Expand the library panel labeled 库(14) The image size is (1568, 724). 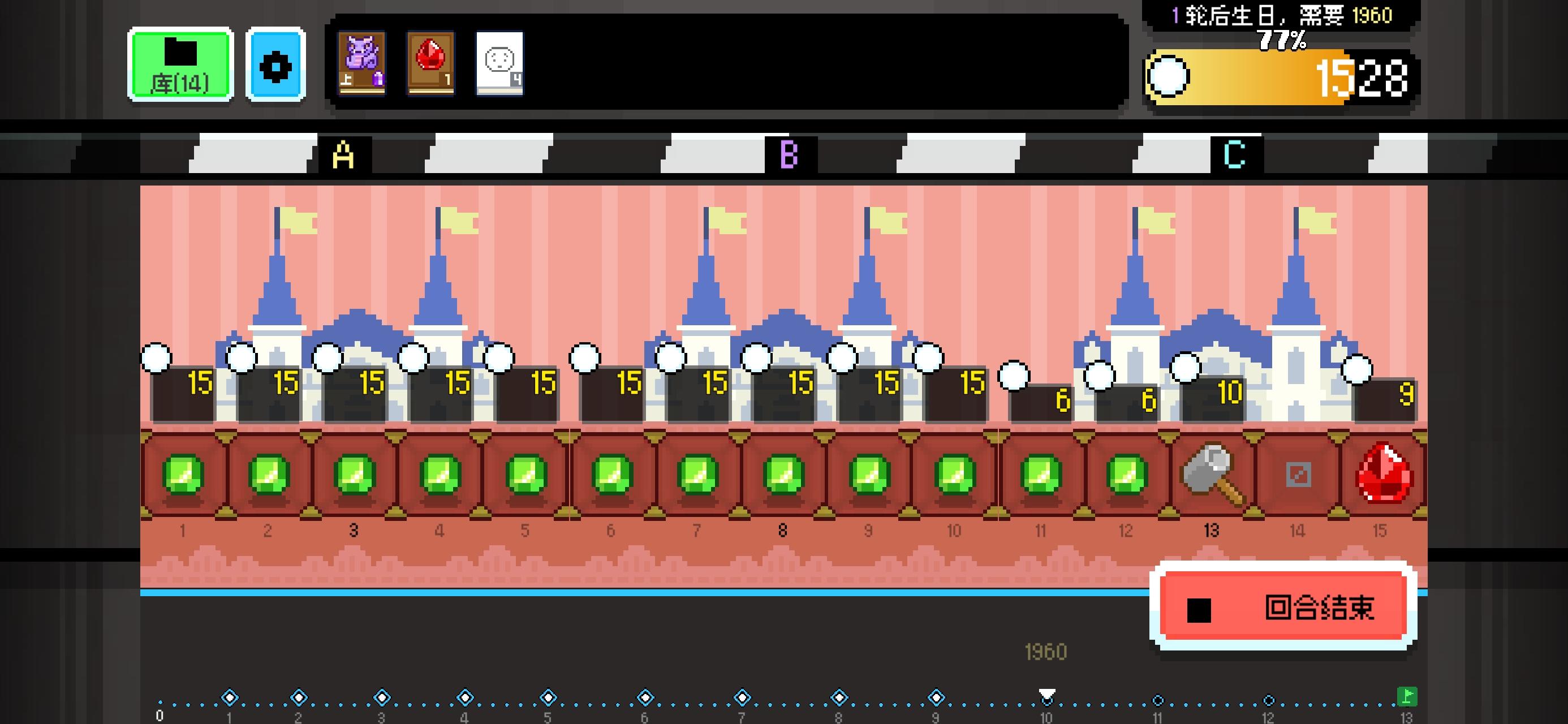(x=179, y=65)
